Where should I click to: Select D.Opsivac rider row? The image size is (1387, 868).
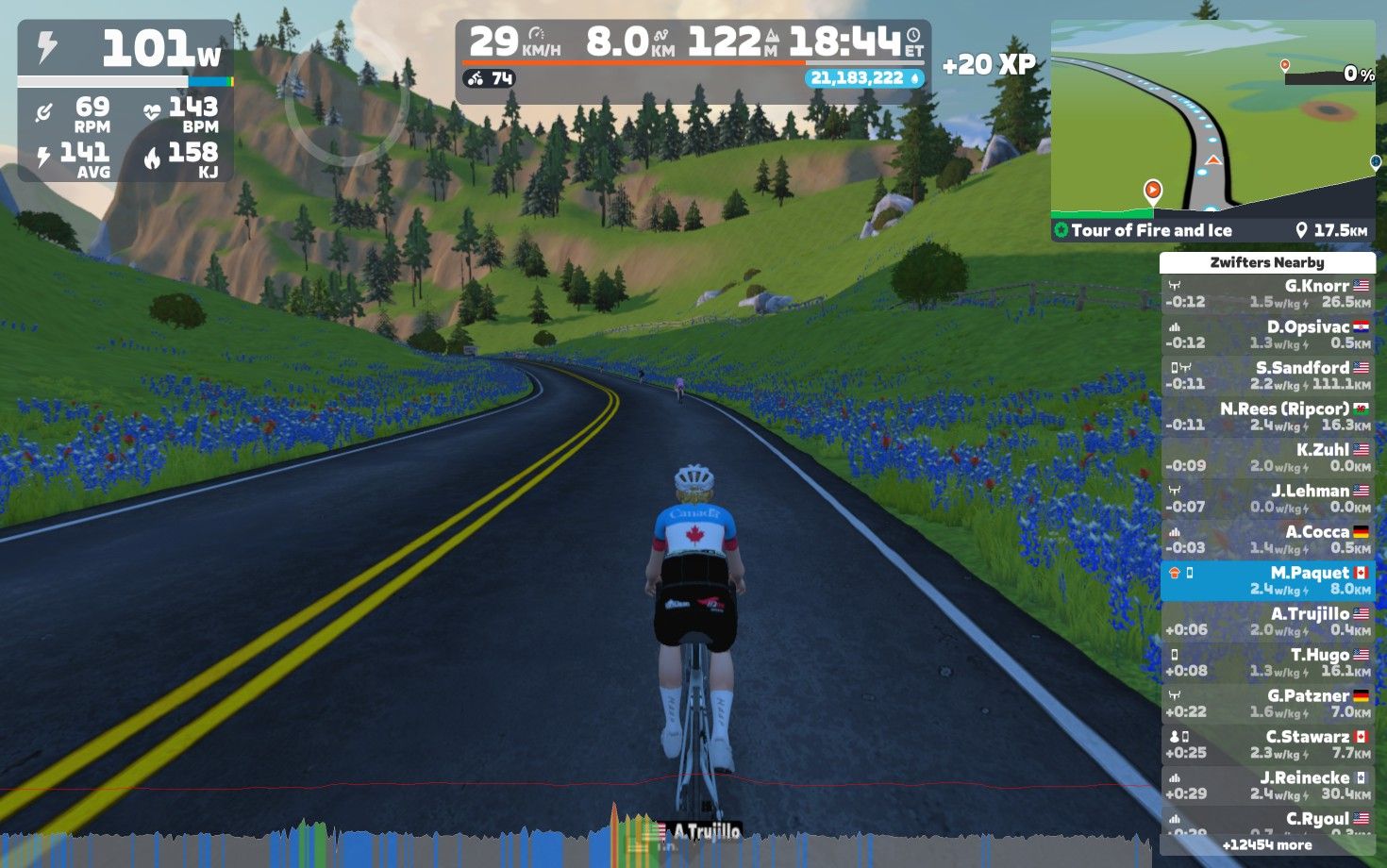tap(1267, 335)
